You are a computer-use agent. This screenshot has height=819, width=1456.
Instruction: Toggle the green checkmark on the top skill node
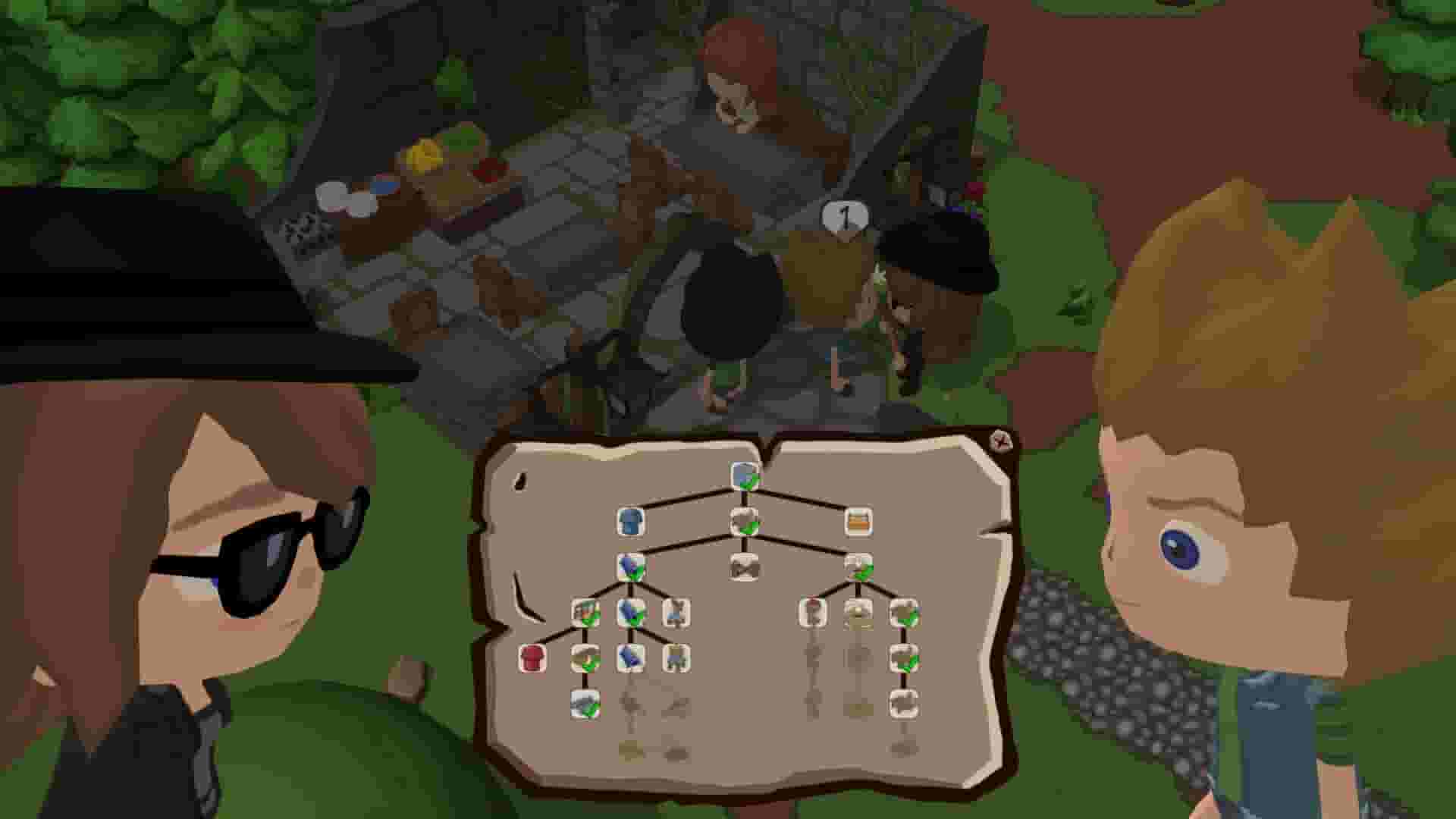(751, 483)
